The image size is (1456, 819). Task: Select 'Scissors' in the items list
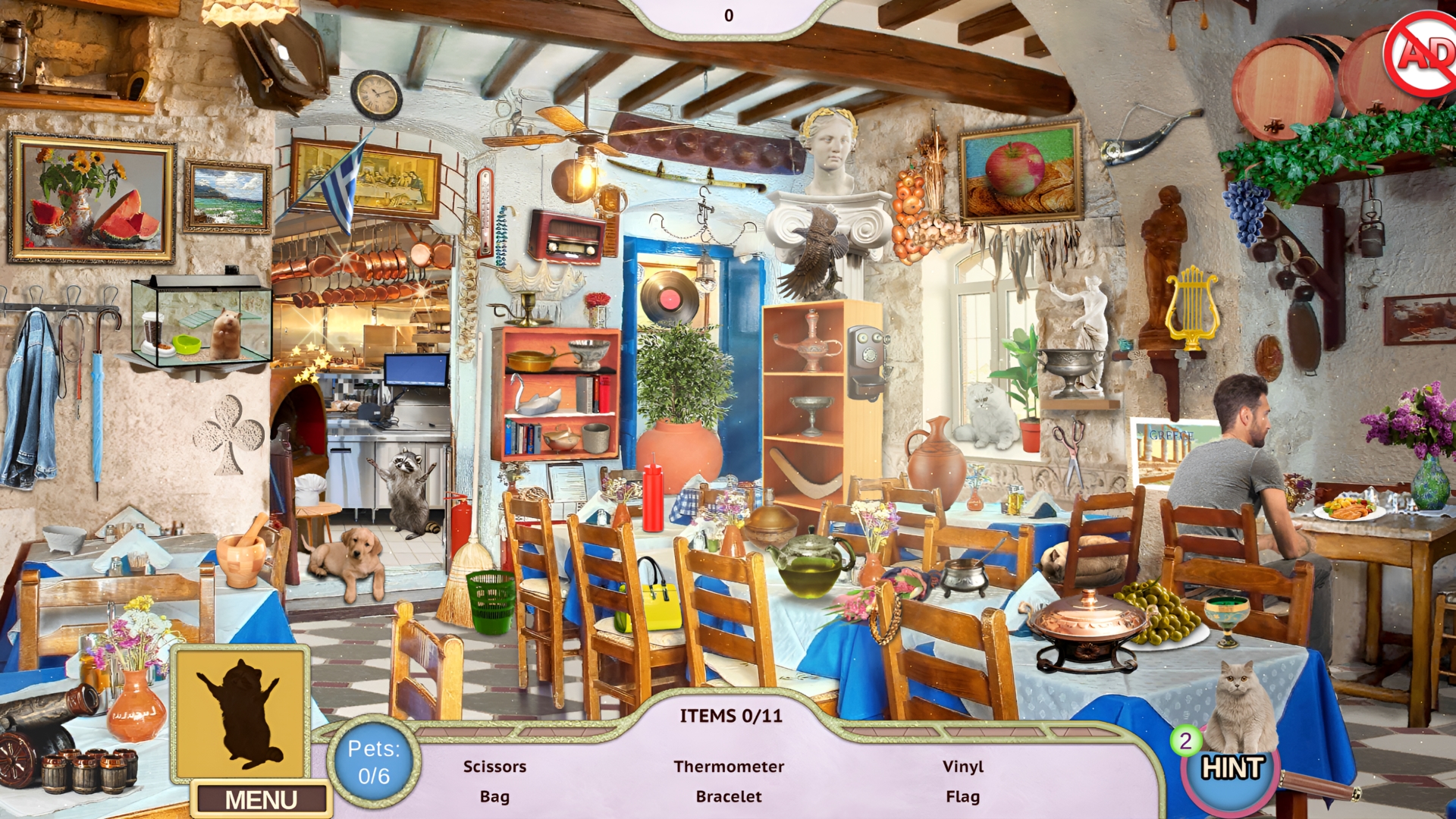tap(496, 767)
